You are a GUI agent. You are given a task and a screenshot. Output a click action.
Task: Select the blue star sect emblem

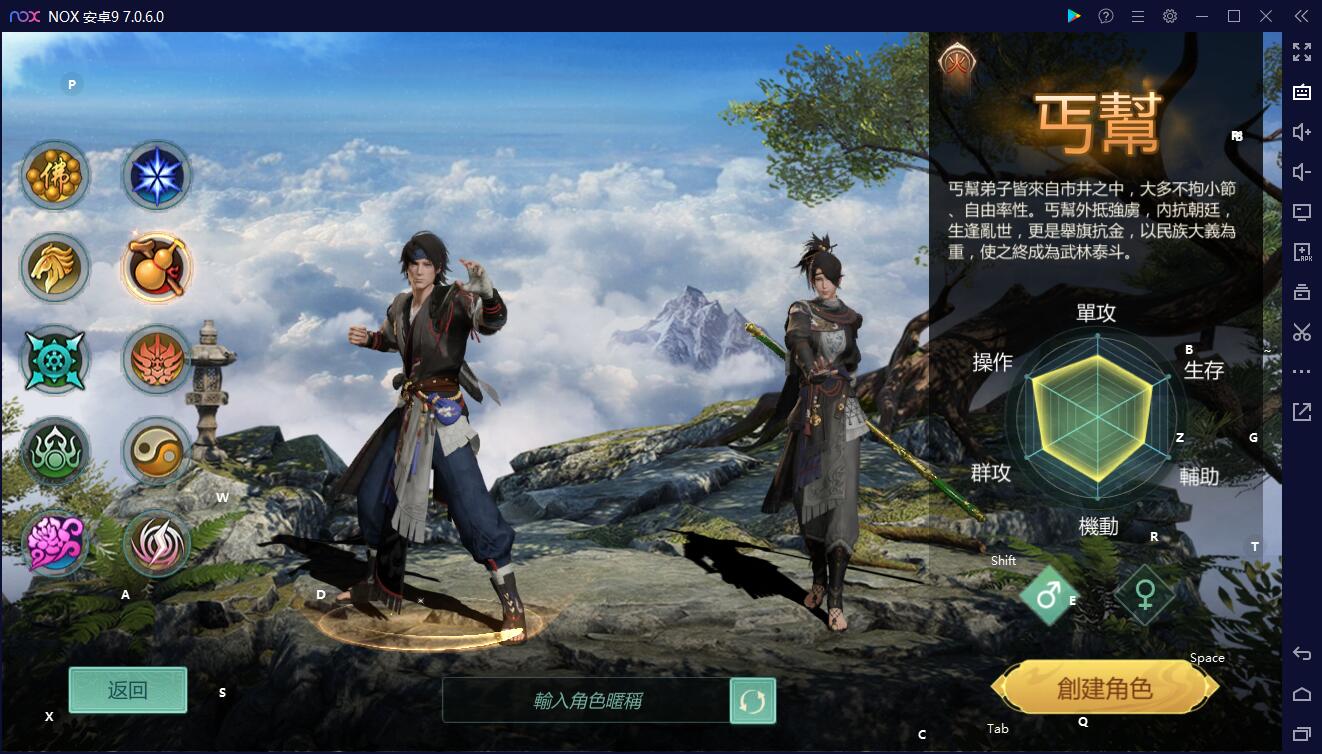coord(157,175)
